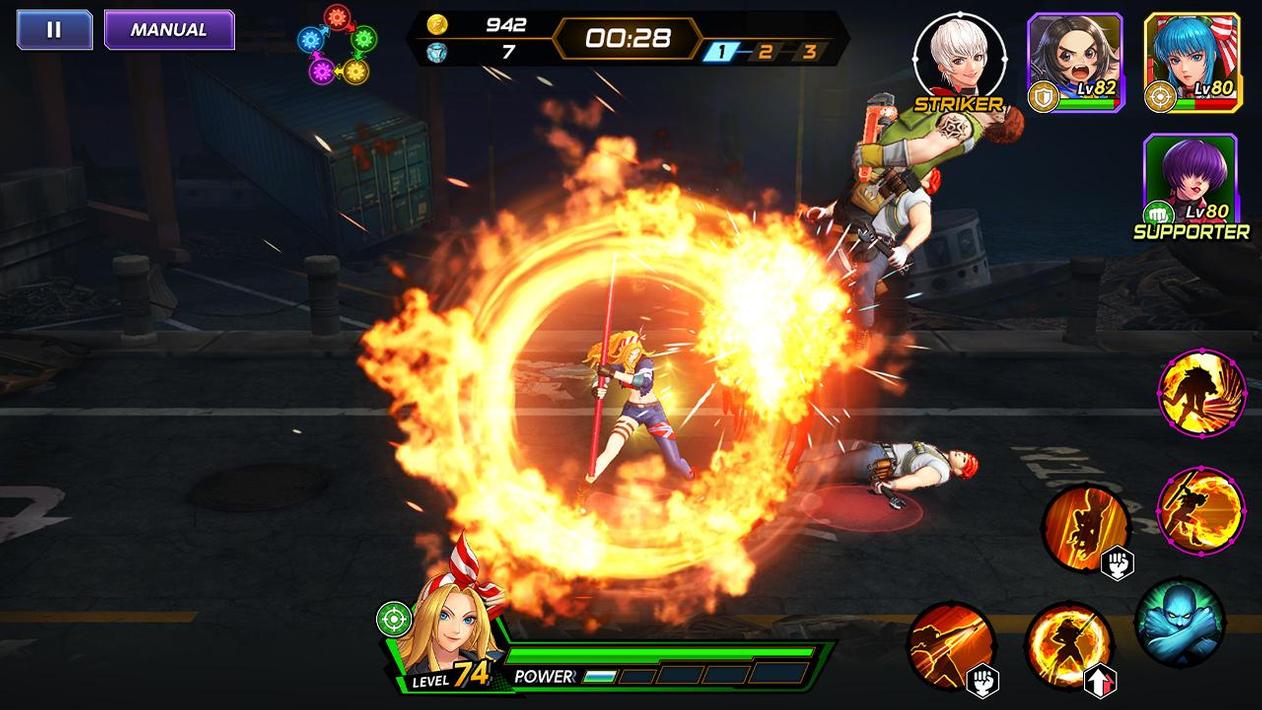Switch to the Lv80 blue-haired fighter
The width and height of the screenshot is (1262, 710).
click(1192, 61)
